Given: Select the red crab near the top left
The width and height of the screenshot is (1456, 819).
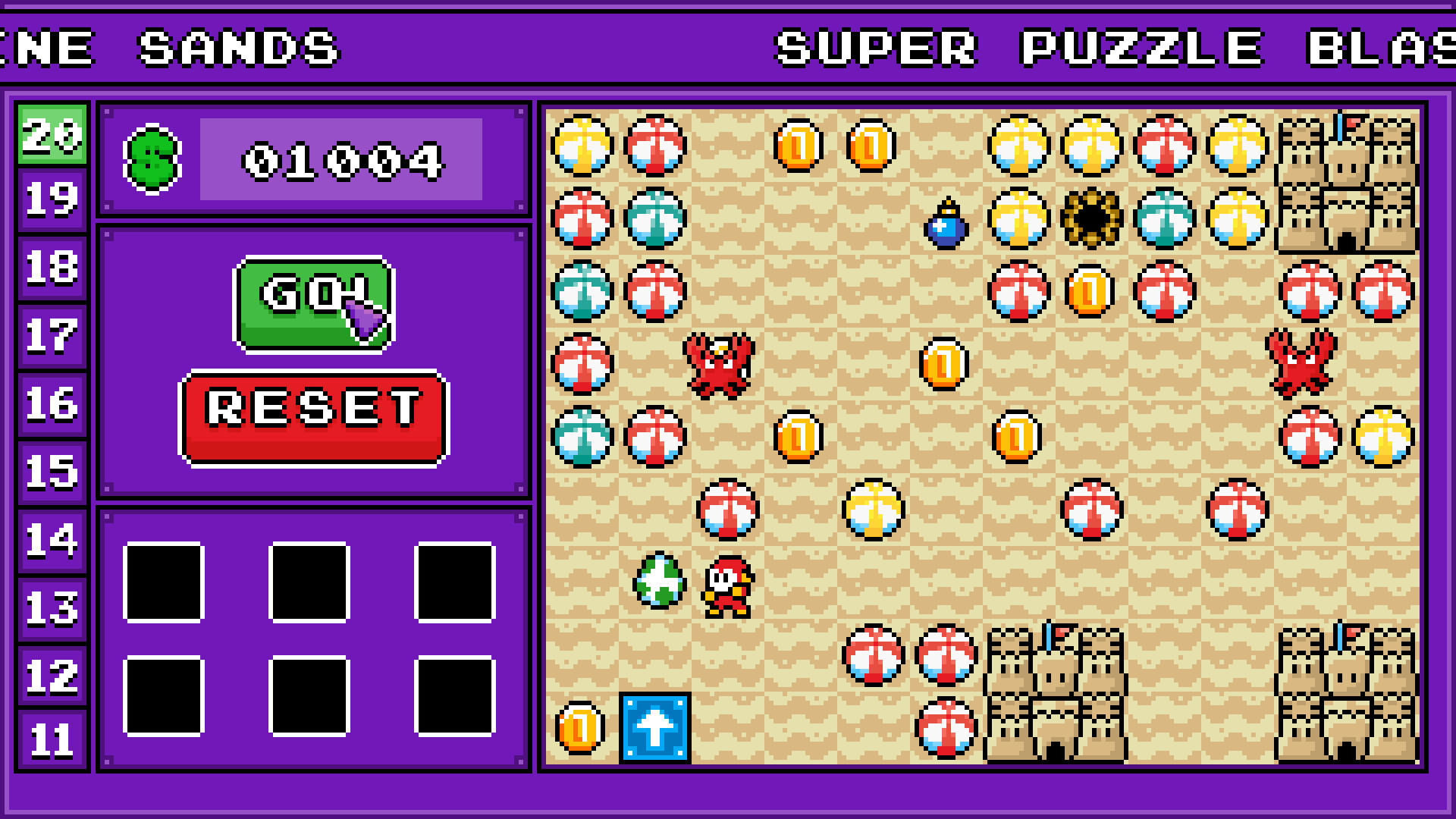Looking at the screenshot, I should pos(720,364).
